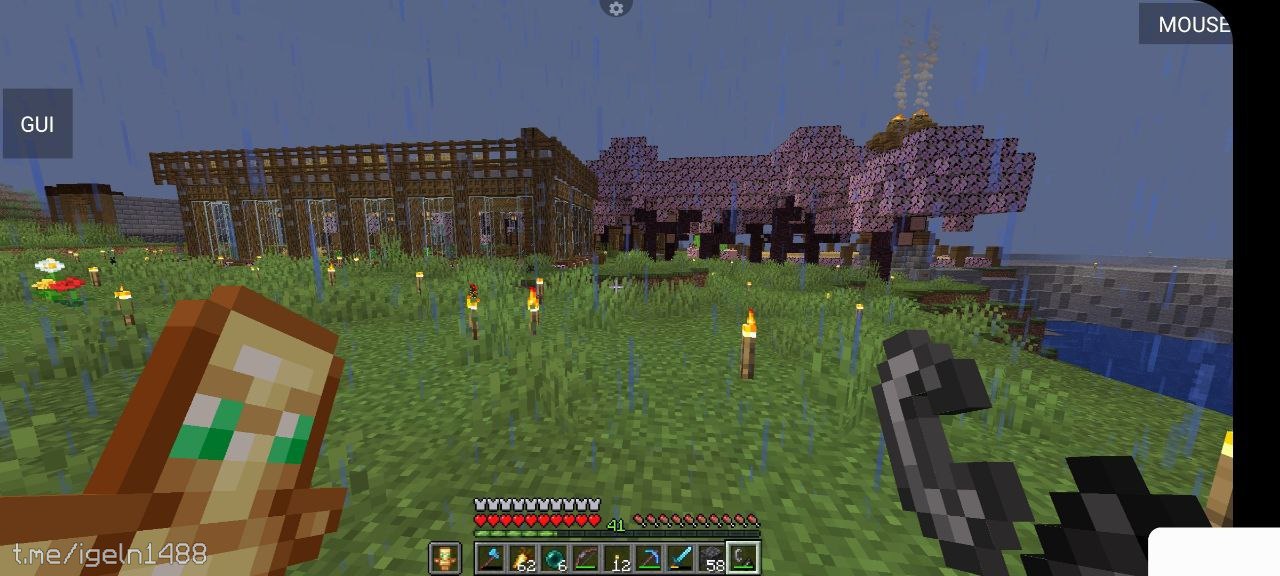Toggle the MOUSE button
Viewport: 1280px width, 576px height.
coord(1187,24)
